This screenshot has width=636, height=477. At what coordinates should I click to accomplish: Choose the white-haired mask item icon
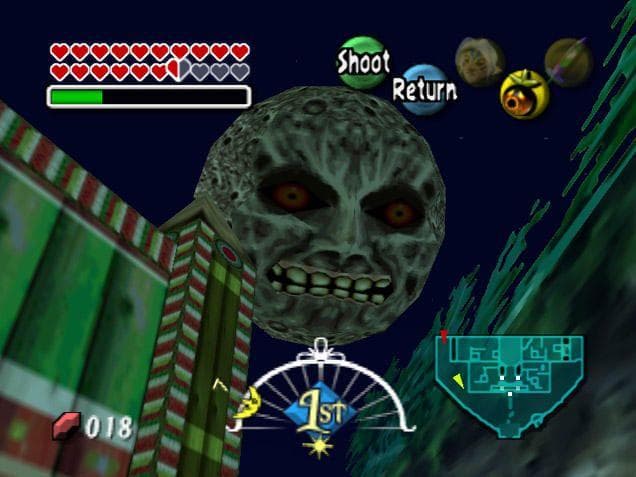click(478, 60)
